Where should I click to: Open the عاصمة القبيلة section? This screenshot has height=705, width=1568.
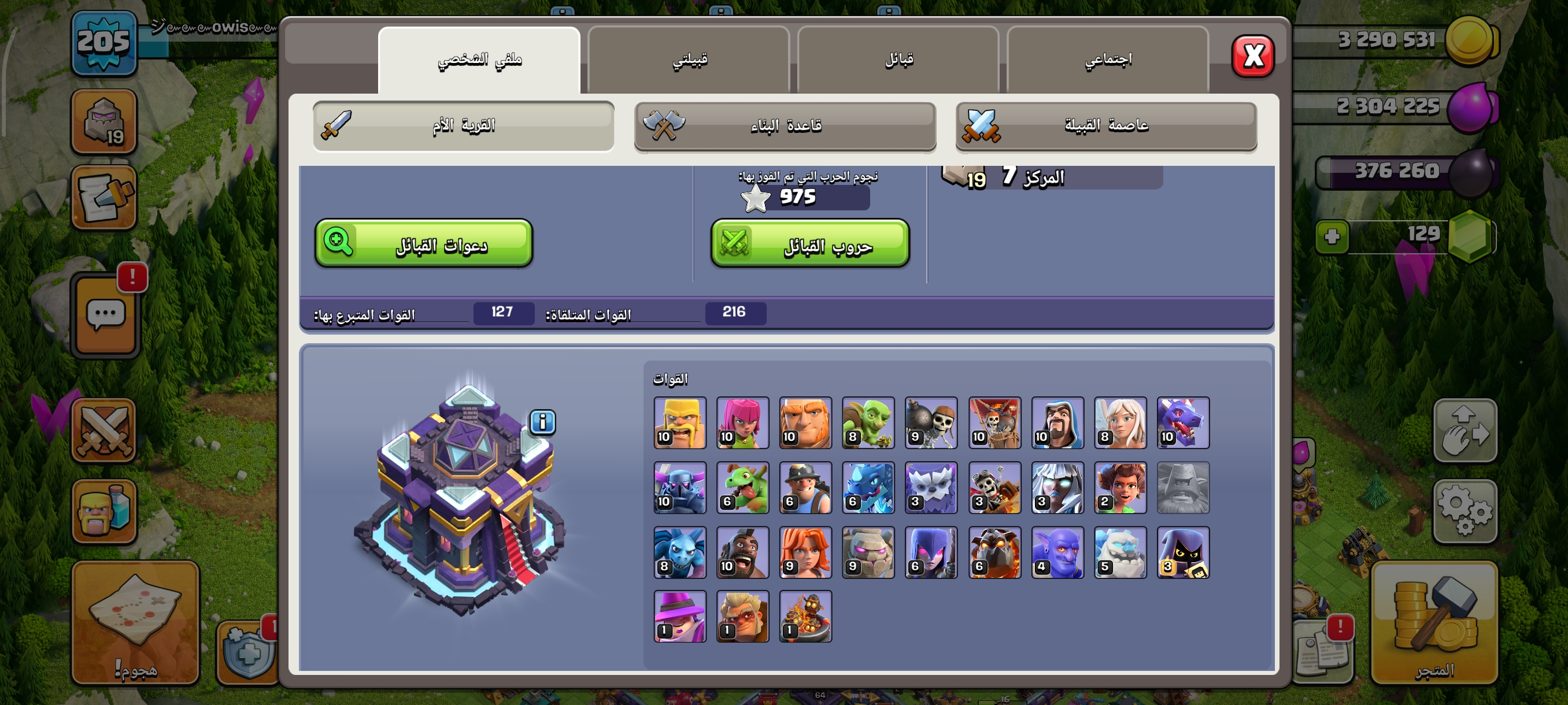[1106, 126]
